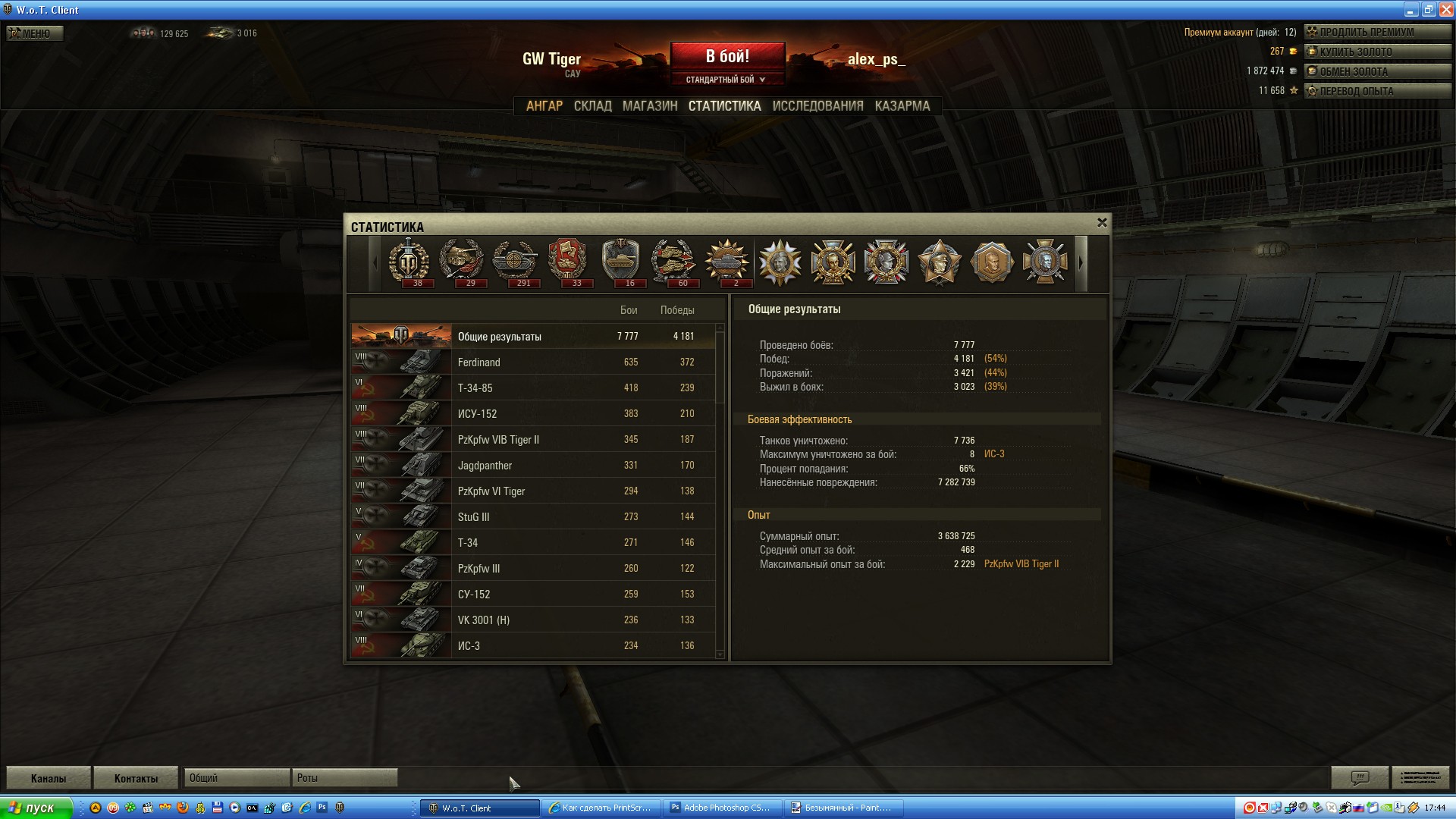Show statistics for PzKpfw VIB Tiger II
The image size is (1456, 819).
531,440
